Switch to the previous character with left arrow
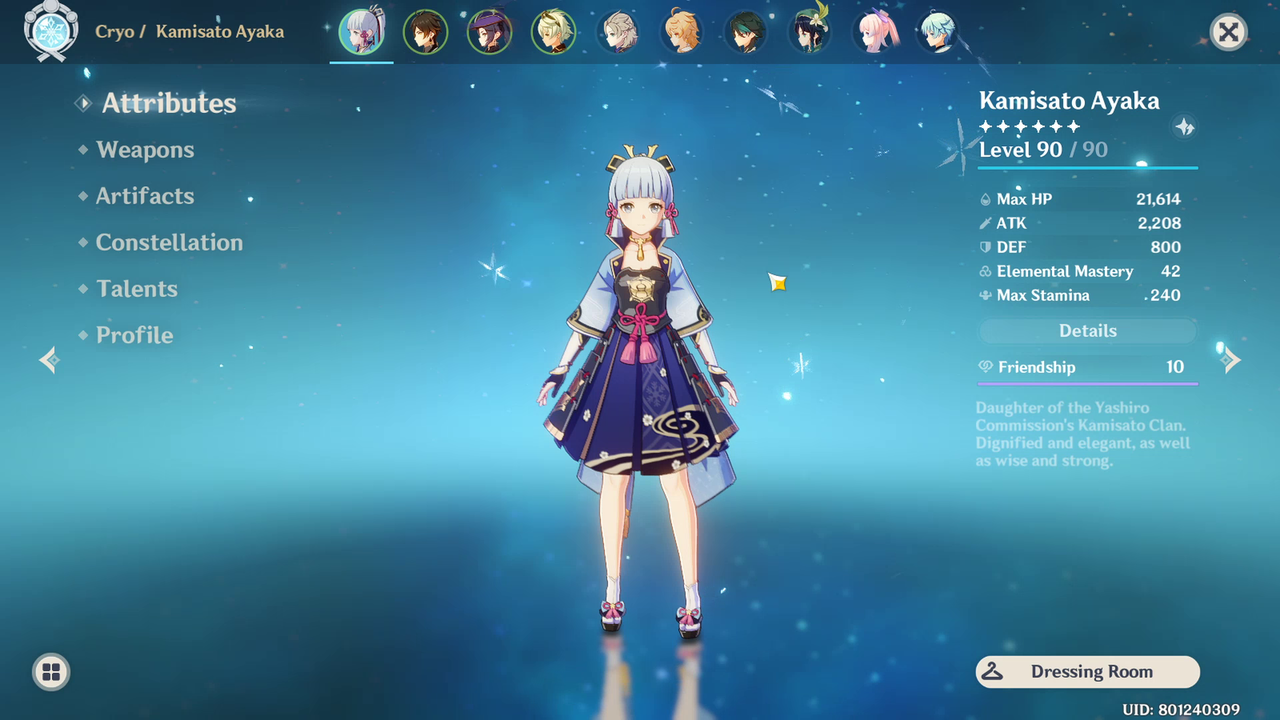This screenshot has width=1280, height=720. (49, 360)
